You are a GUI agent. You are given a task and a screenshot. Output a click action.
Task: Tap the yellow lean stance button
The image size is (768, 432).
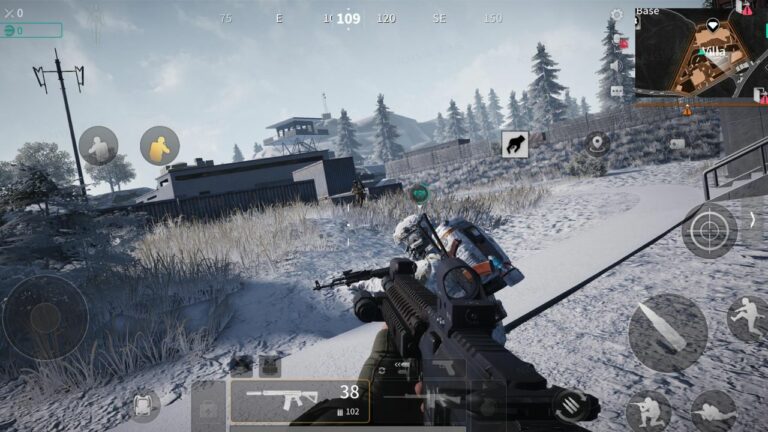(x=159, y=146)
